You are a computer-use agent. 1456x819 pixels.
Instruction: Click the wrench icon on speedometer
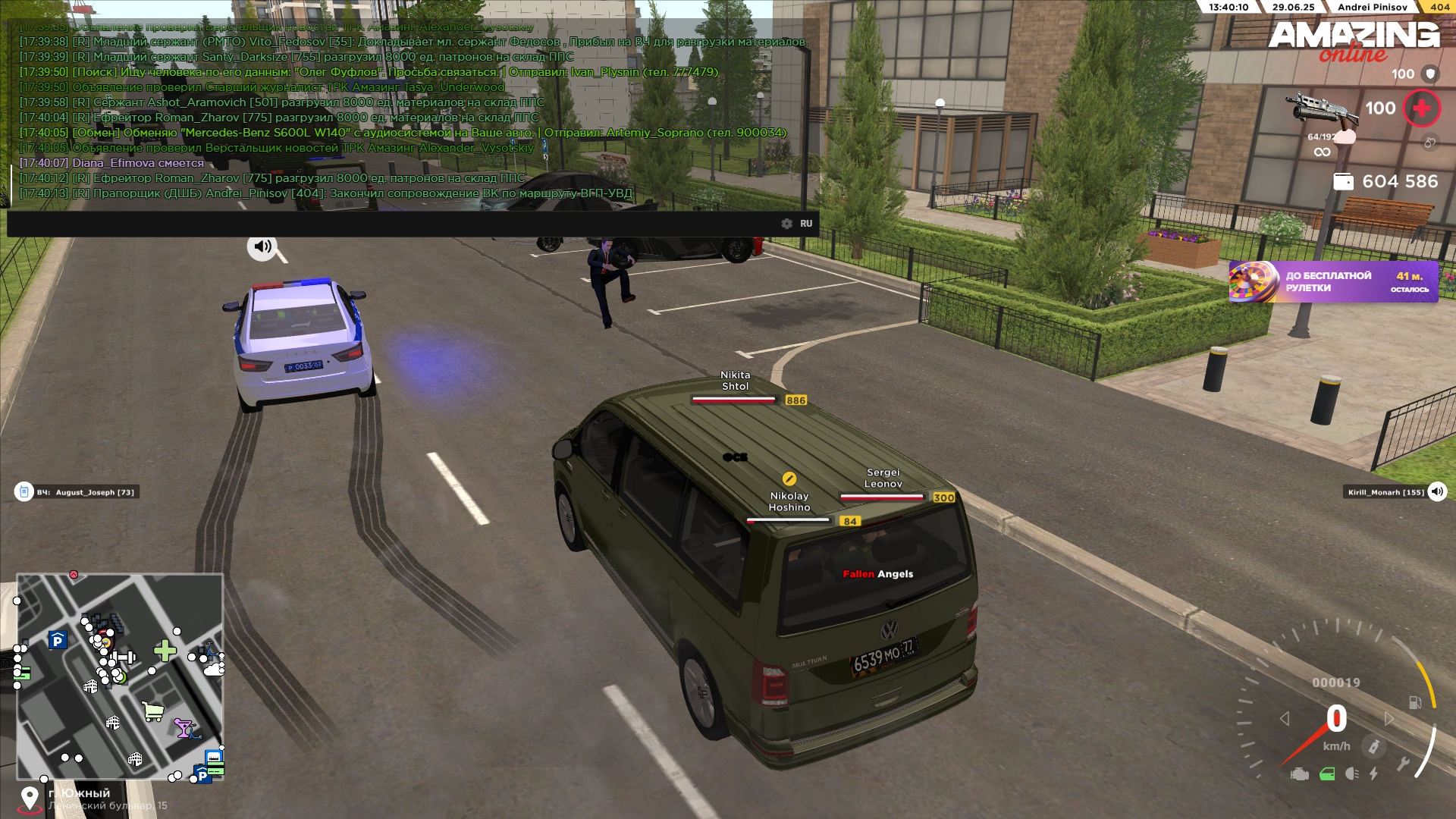coord(1403,764)
